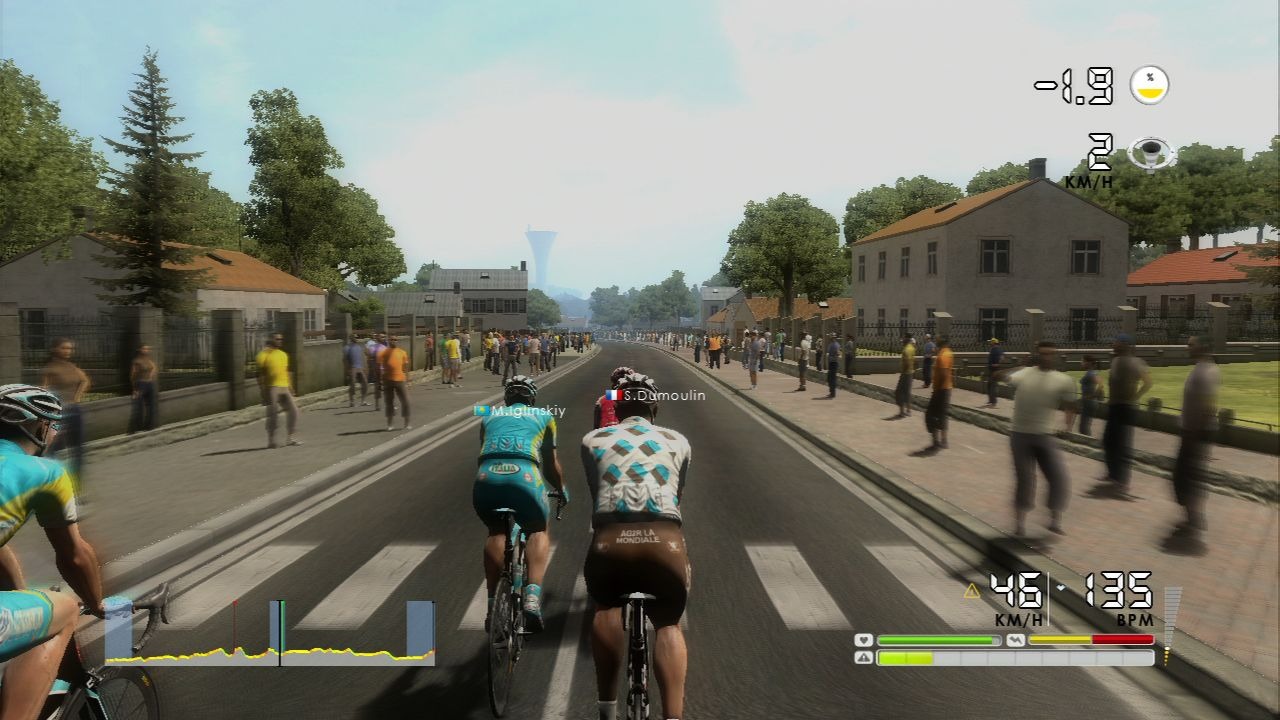Click the lightning attack energy icon
1280x720 pixels.
click(1015, 640)
